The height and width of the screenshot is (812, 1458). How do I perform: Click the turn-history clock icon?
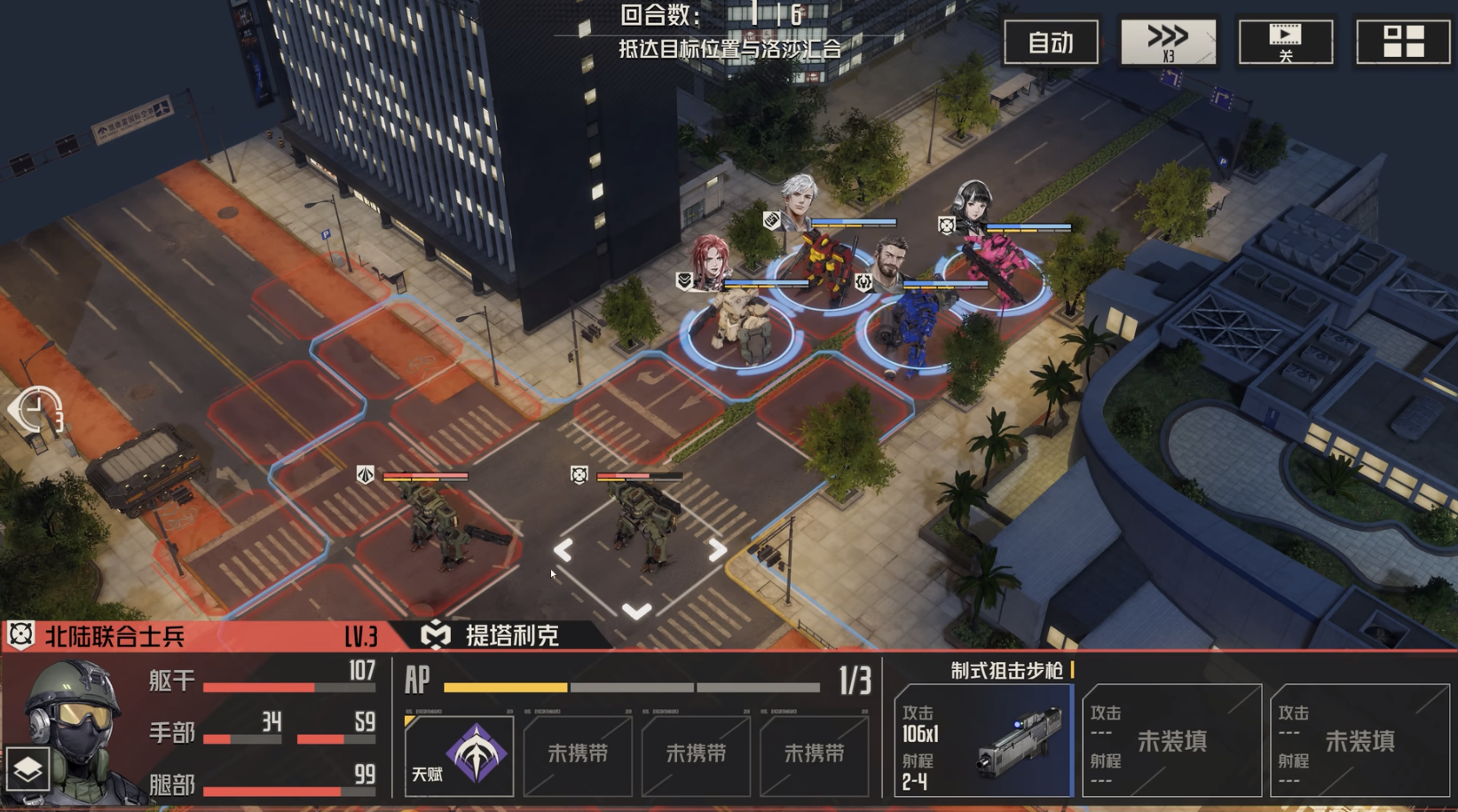click(37, 411)
